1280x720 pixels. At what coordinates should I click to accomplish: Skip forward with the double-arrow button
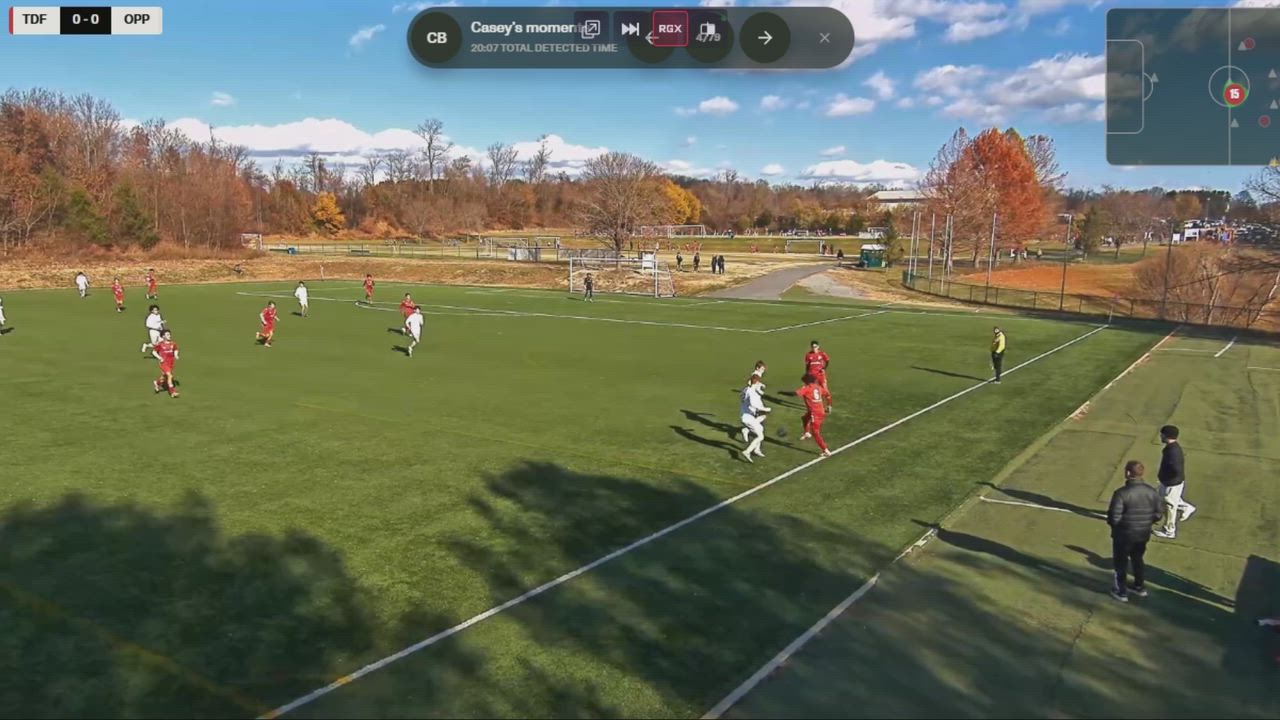pyautogui.click(x=630, y=29)
